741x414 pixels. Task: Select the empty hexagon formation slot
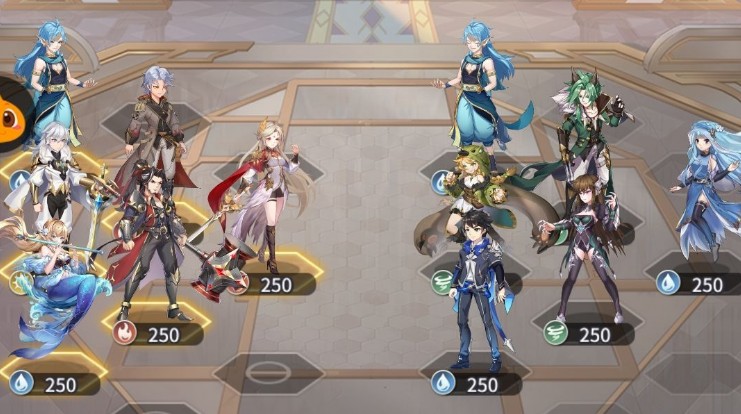267,372
